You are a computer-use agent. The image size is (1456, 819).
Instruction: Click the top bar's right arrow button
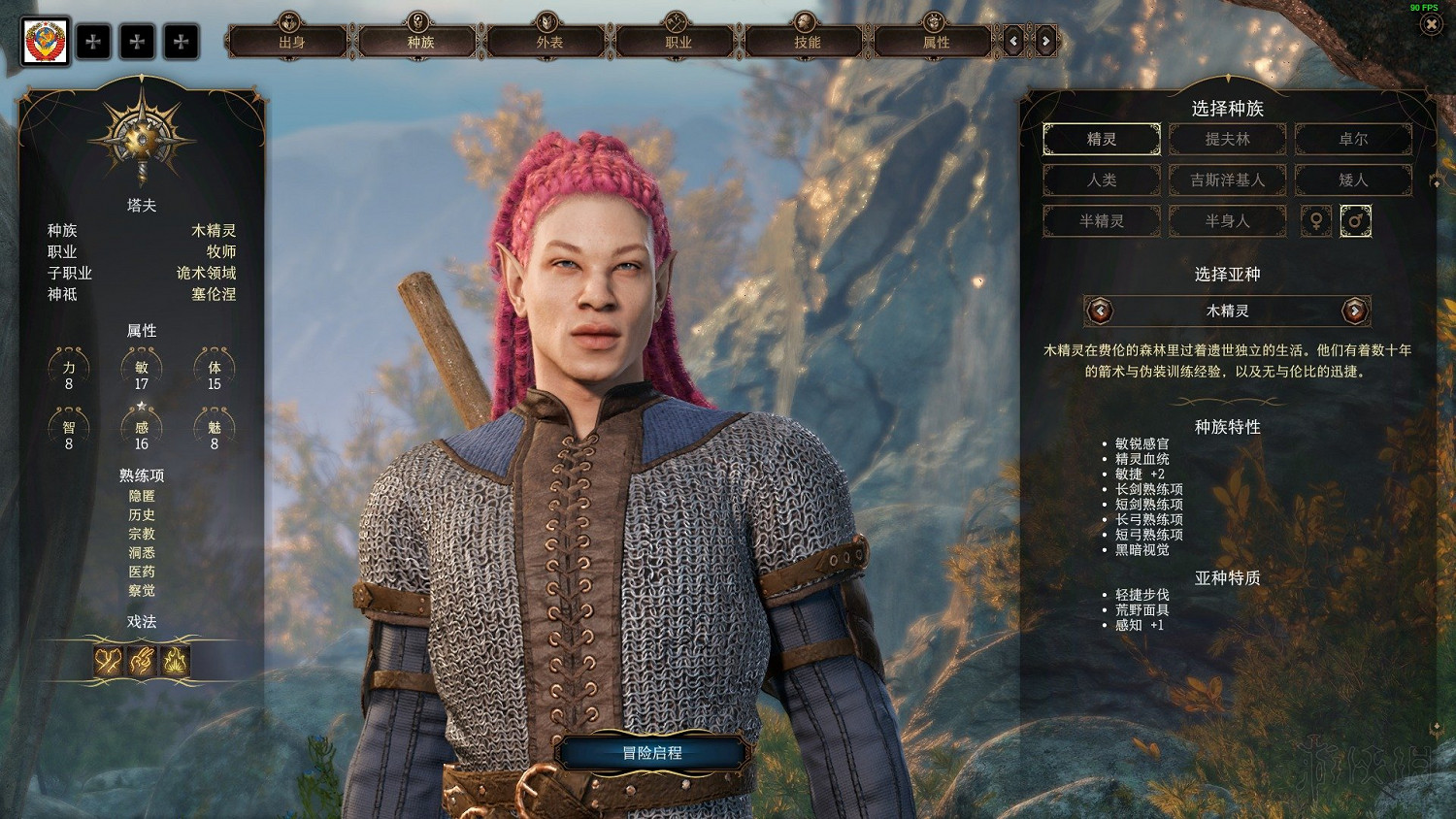(x=1045, y=41)
